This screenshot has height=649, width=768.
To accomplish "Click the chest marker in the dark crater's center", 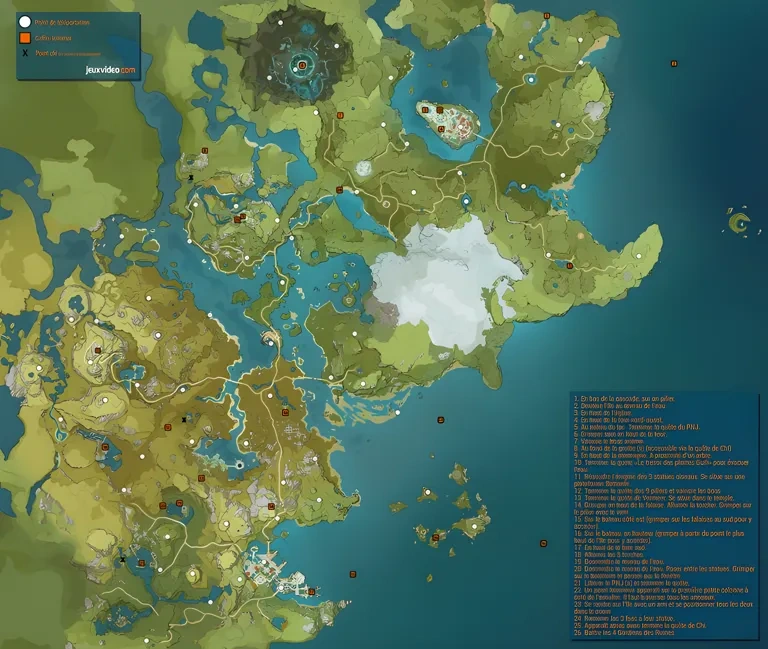I will [302, 67].
